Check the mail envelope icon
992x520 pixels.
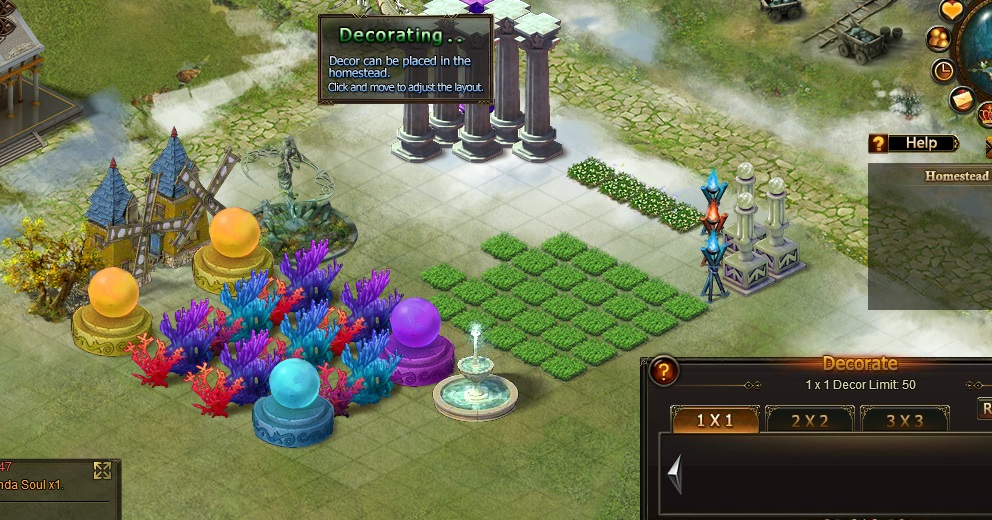[x=962, y=99]
